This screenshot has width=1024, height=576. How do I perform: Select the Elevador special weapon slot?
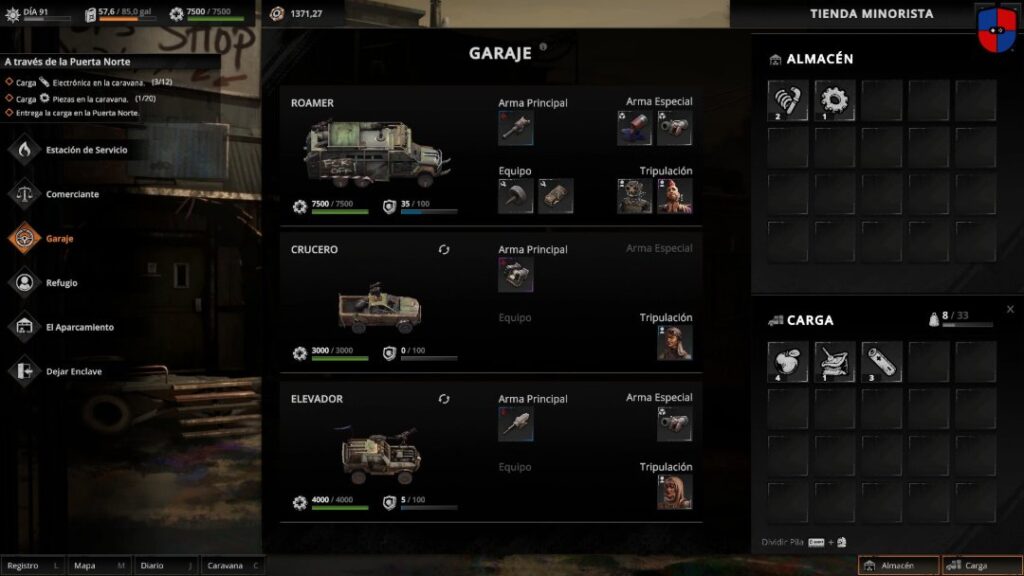674,424
